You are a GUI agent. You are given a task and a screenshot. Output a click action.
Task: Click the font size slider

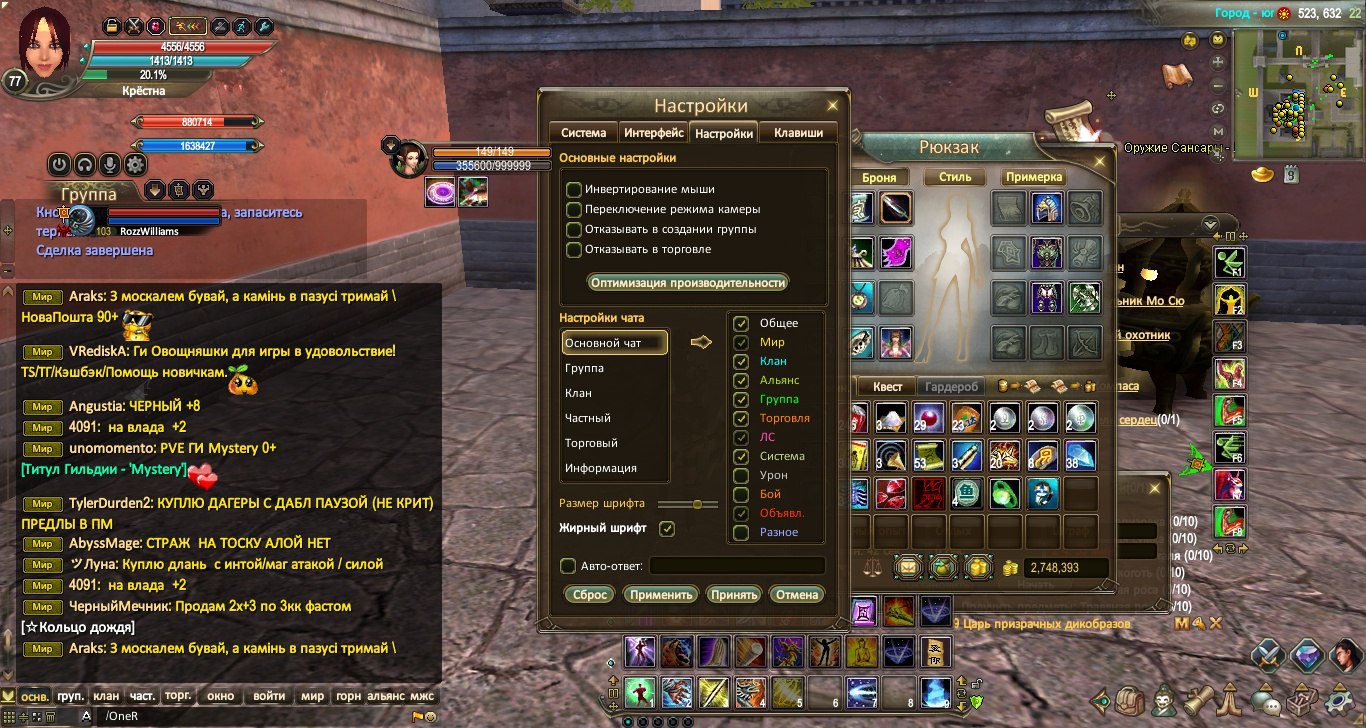point(687,503)
